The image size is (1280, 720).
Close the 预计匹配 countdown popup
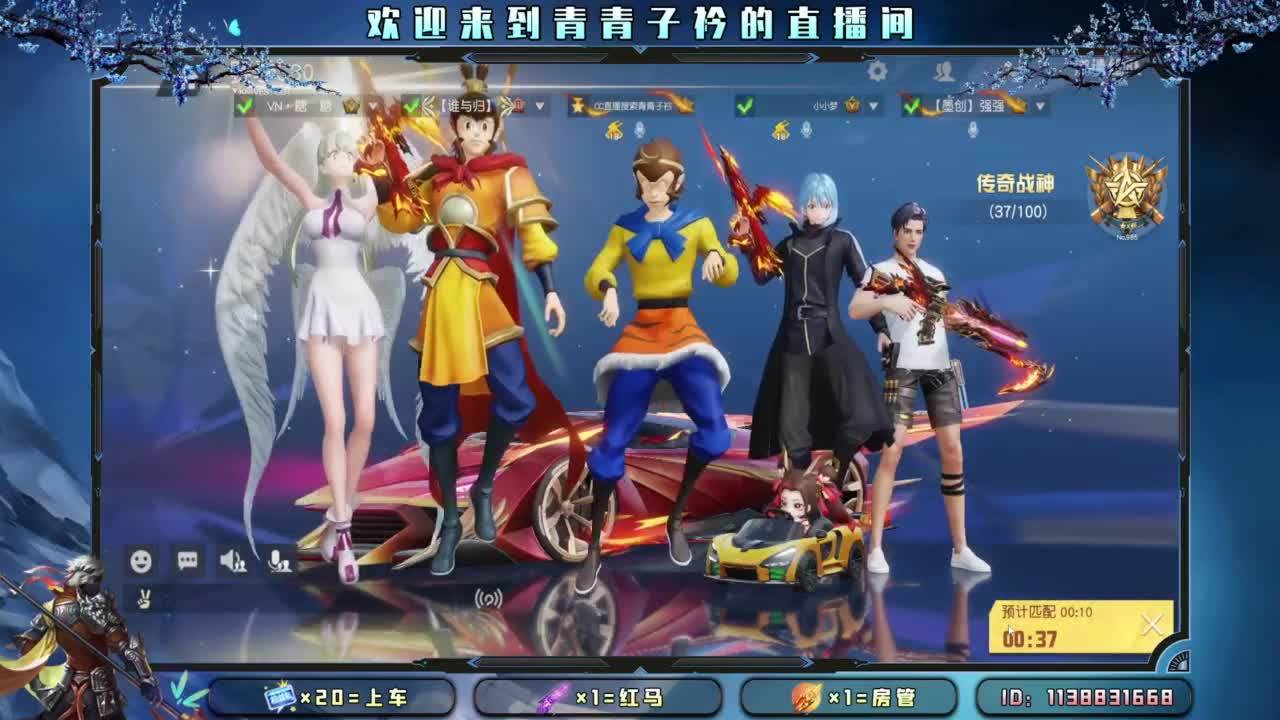pos(1152,622)
